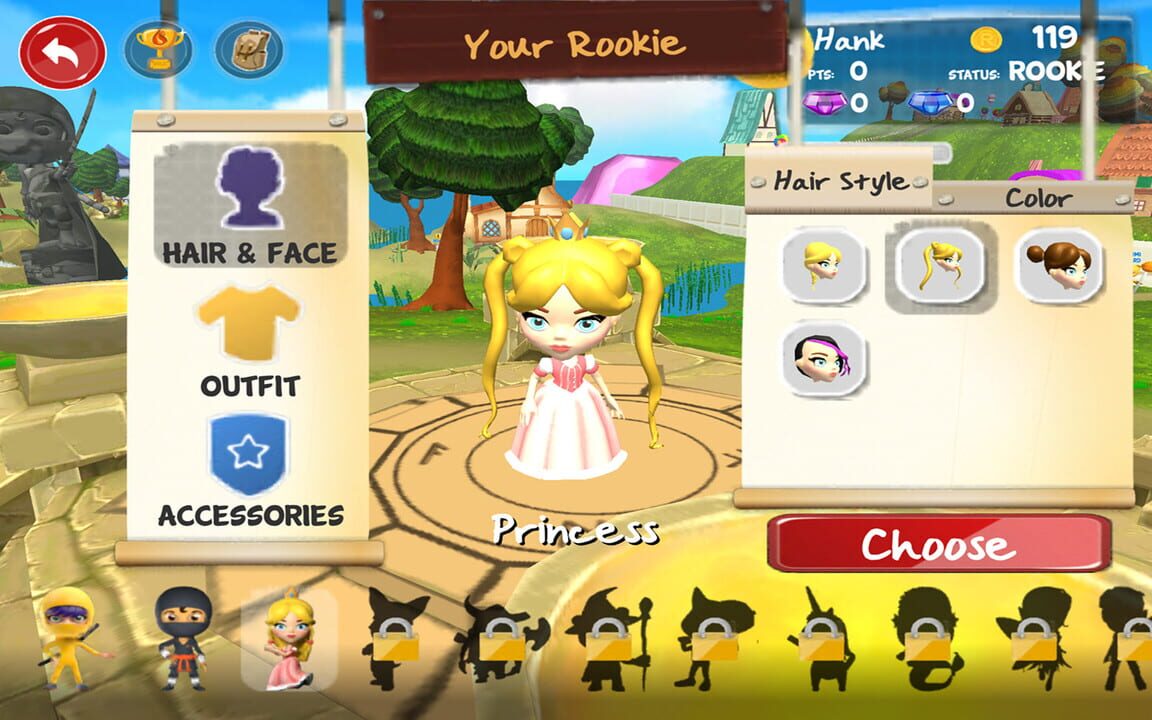
Task: Select the Princess character thumbnail
Action: coord(289,638)
